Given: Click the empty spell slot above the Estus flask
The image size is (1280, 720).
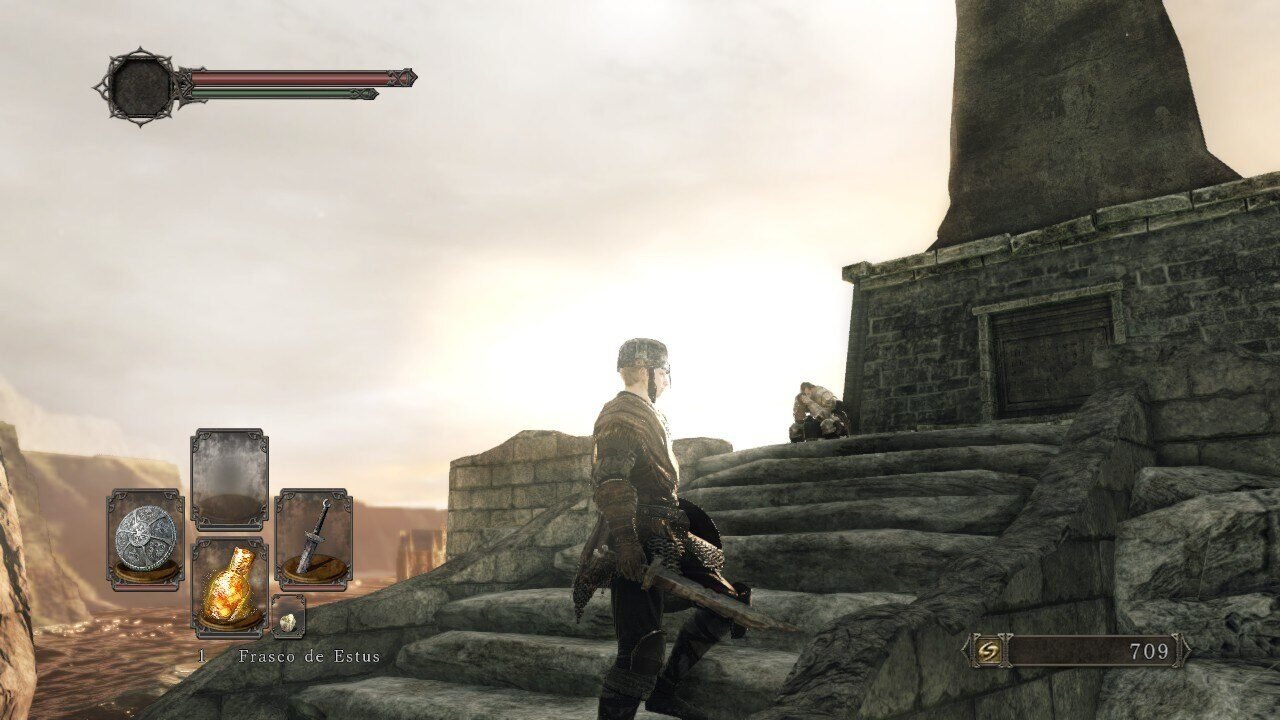Looking at the screenshot, I should point(229,480).
